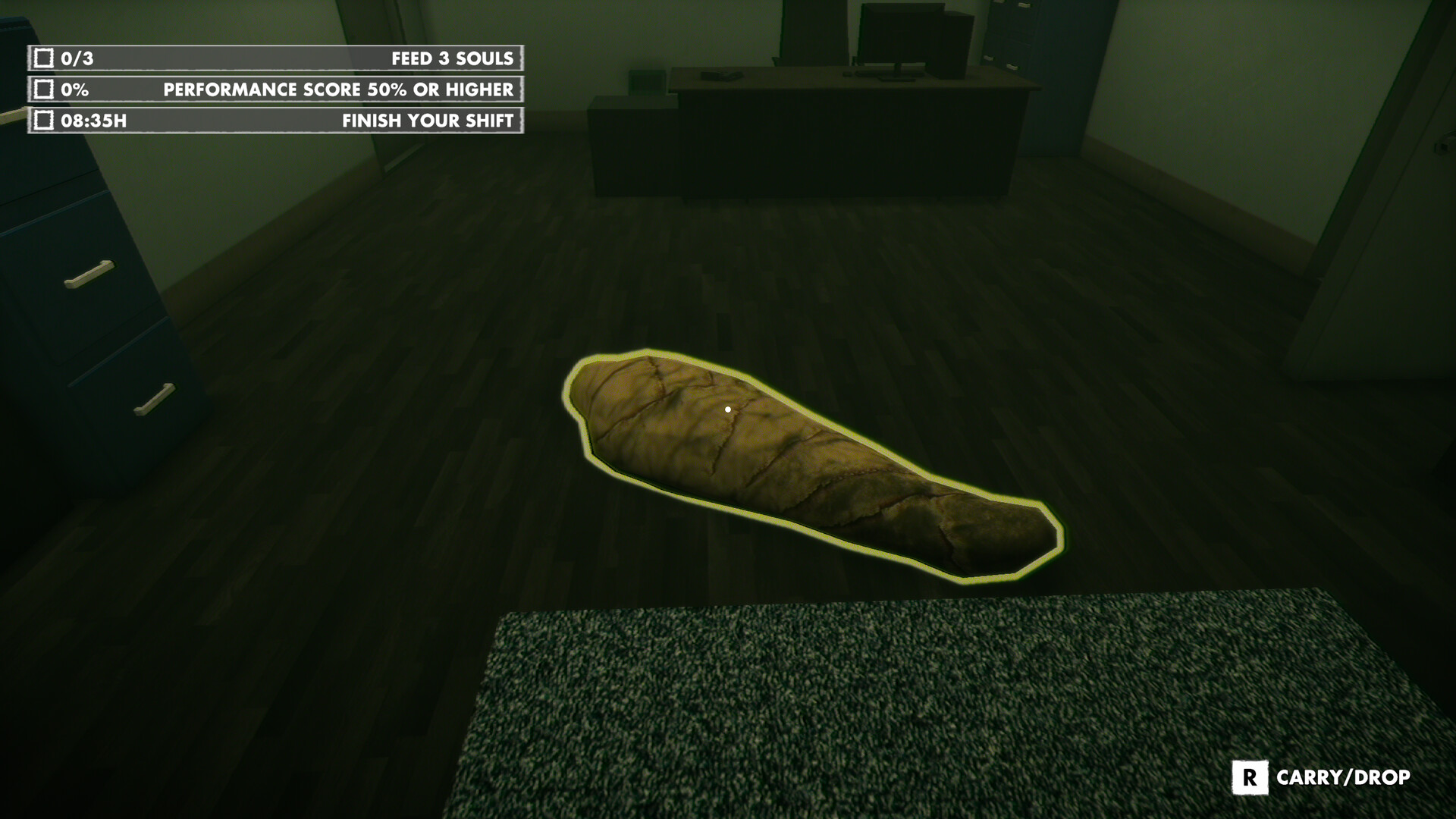Click the gray carpet in the foreground
The width and height of the screenshot is (1456, 819).
[910, 720]
